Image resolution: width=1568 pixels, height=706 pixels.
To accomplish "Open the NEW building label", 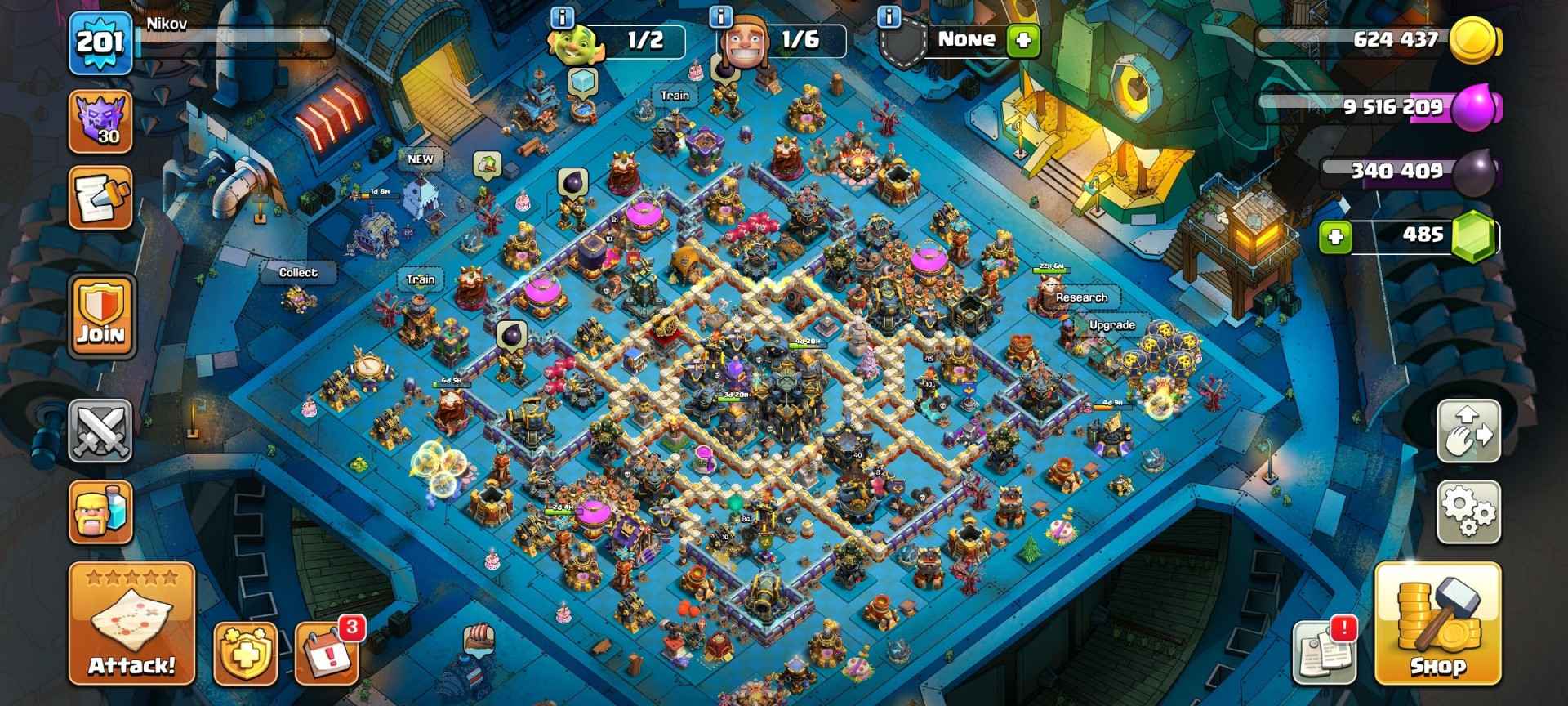I will coord(421,160).
